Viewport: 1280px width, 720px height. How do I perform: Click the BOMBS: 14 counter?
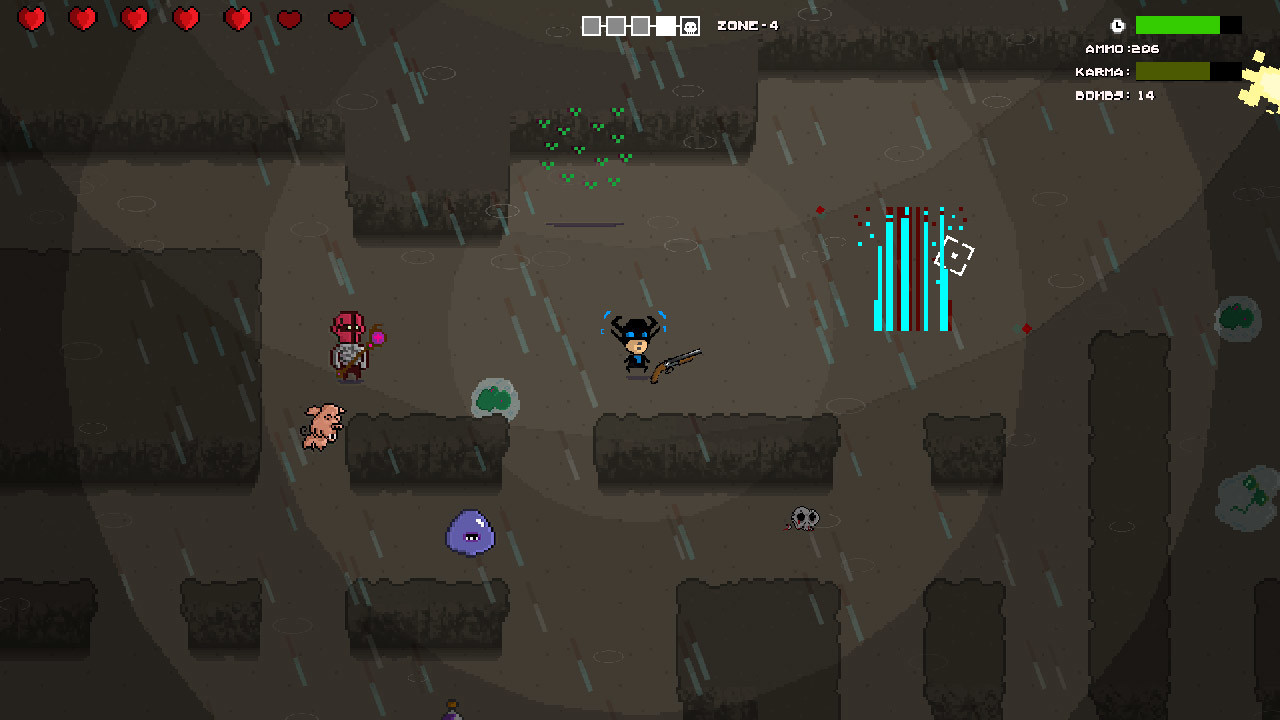pos(1117,95)
